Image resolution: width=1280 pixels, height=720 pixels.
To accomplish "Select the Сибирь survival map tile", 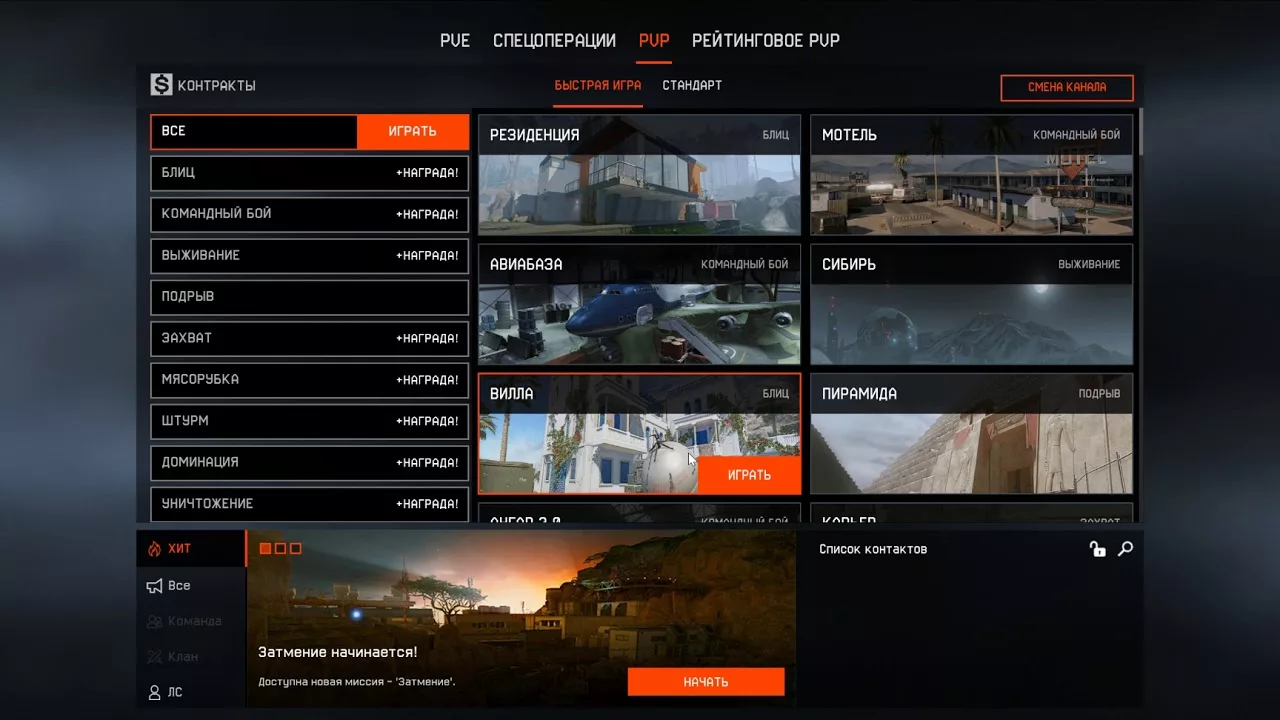I will (971, 304).
